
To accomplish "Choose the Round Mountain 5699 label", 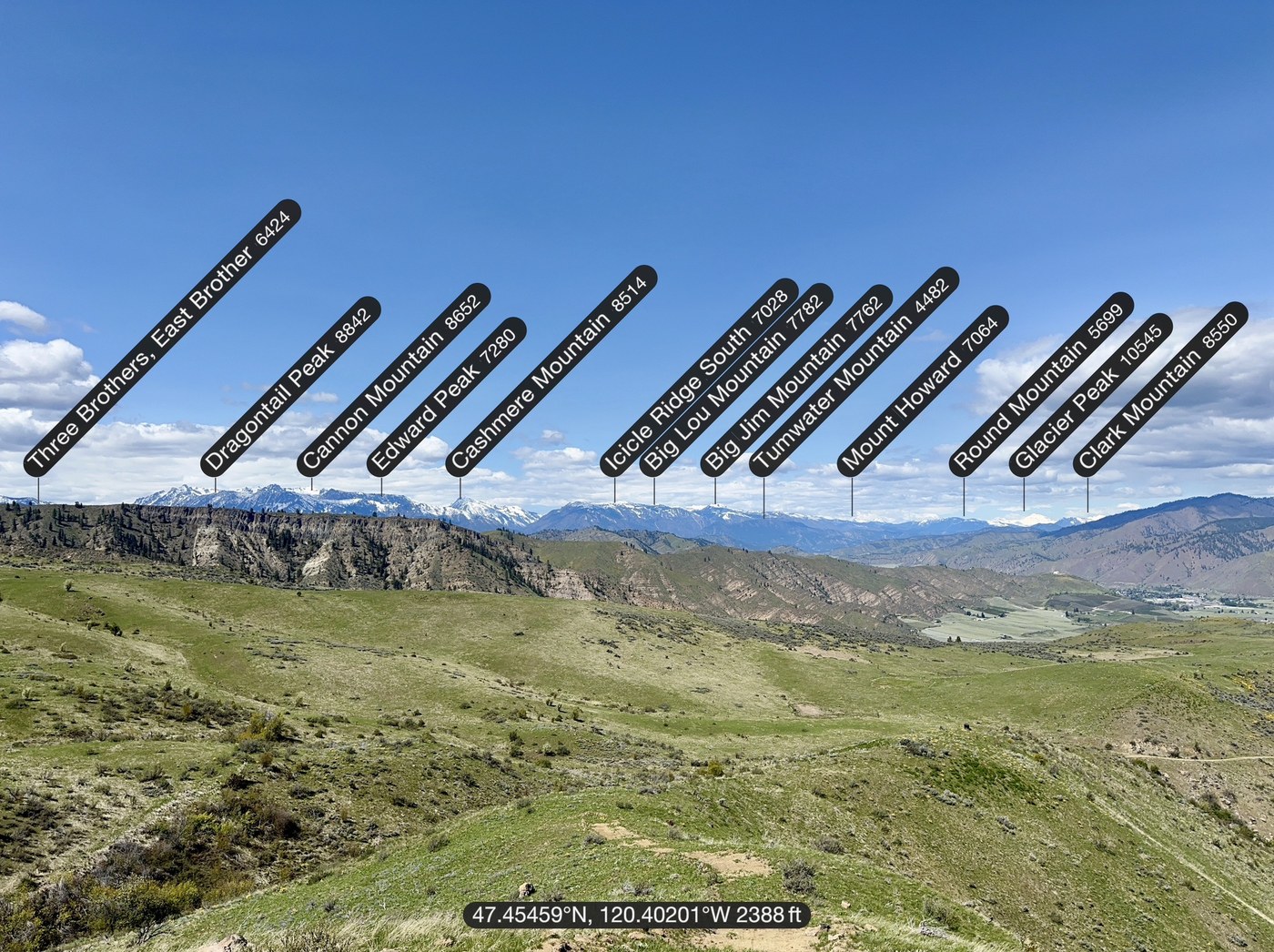I will 1041,383.
